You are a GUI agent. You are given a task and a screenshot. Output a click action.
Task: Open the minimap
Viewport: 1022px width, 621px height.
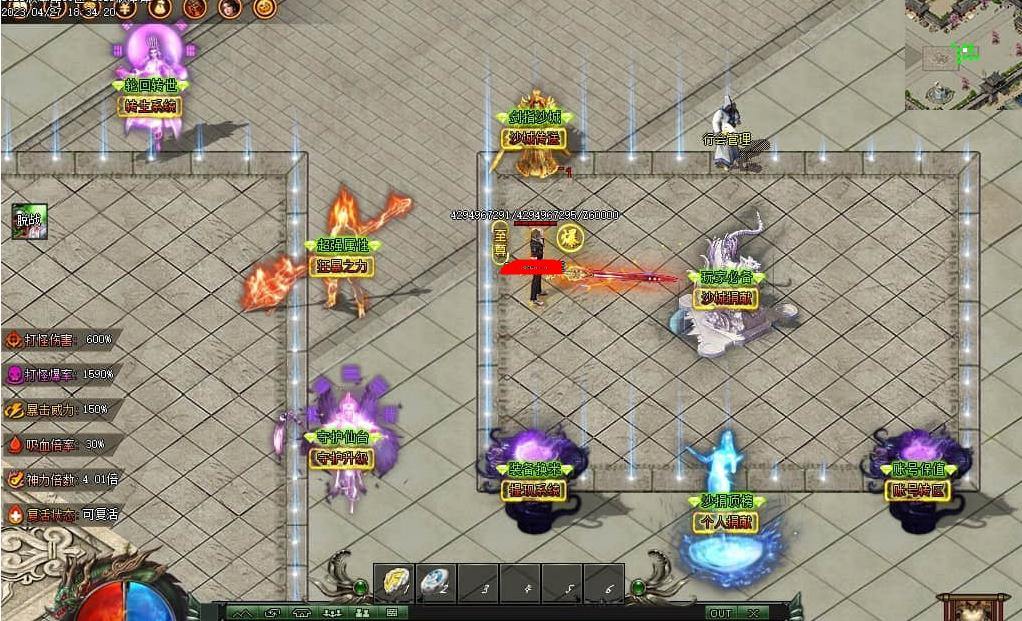click(962, 54)
